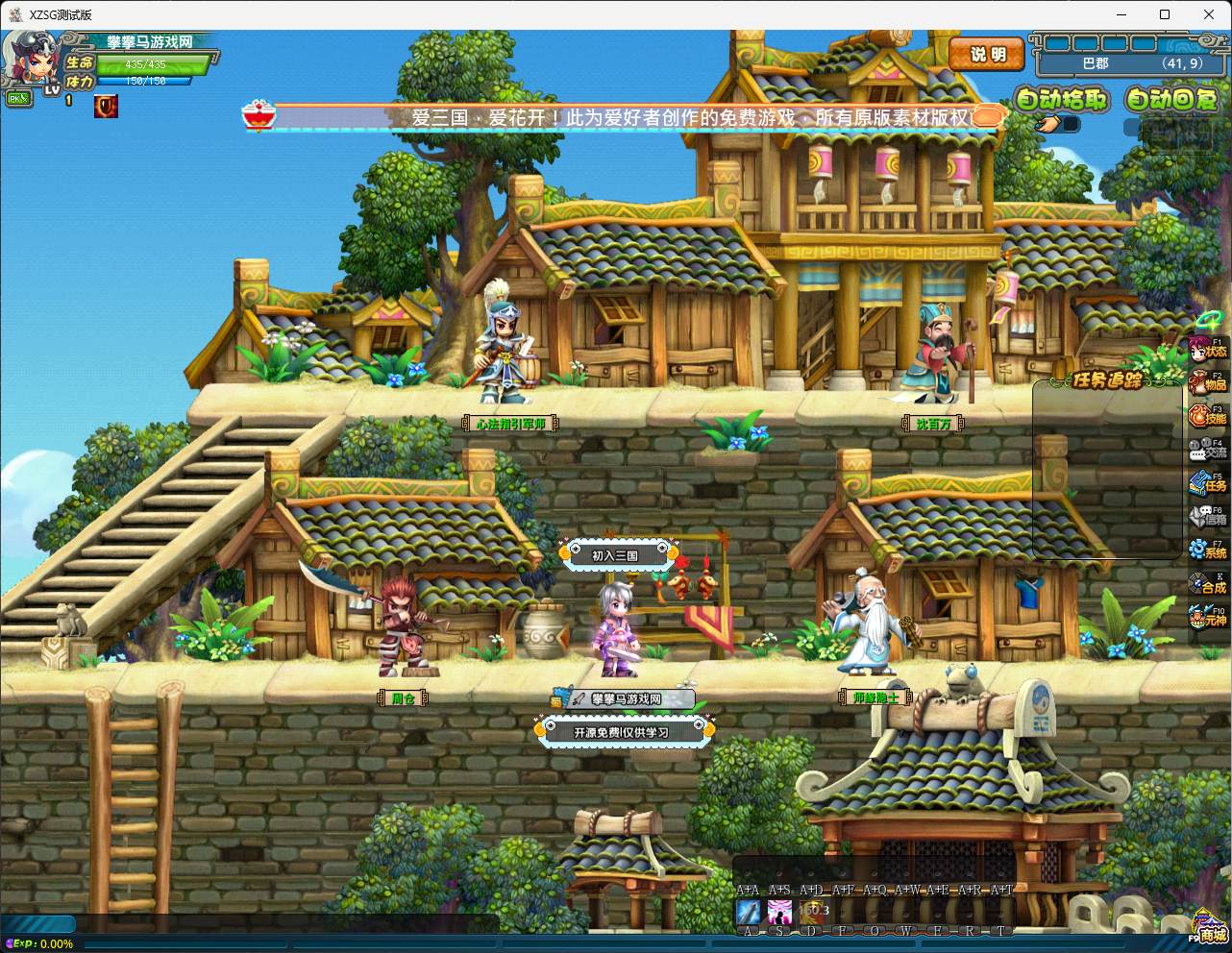
Task: Open the 物品 inventory bag
Action: pos(1207,382)
